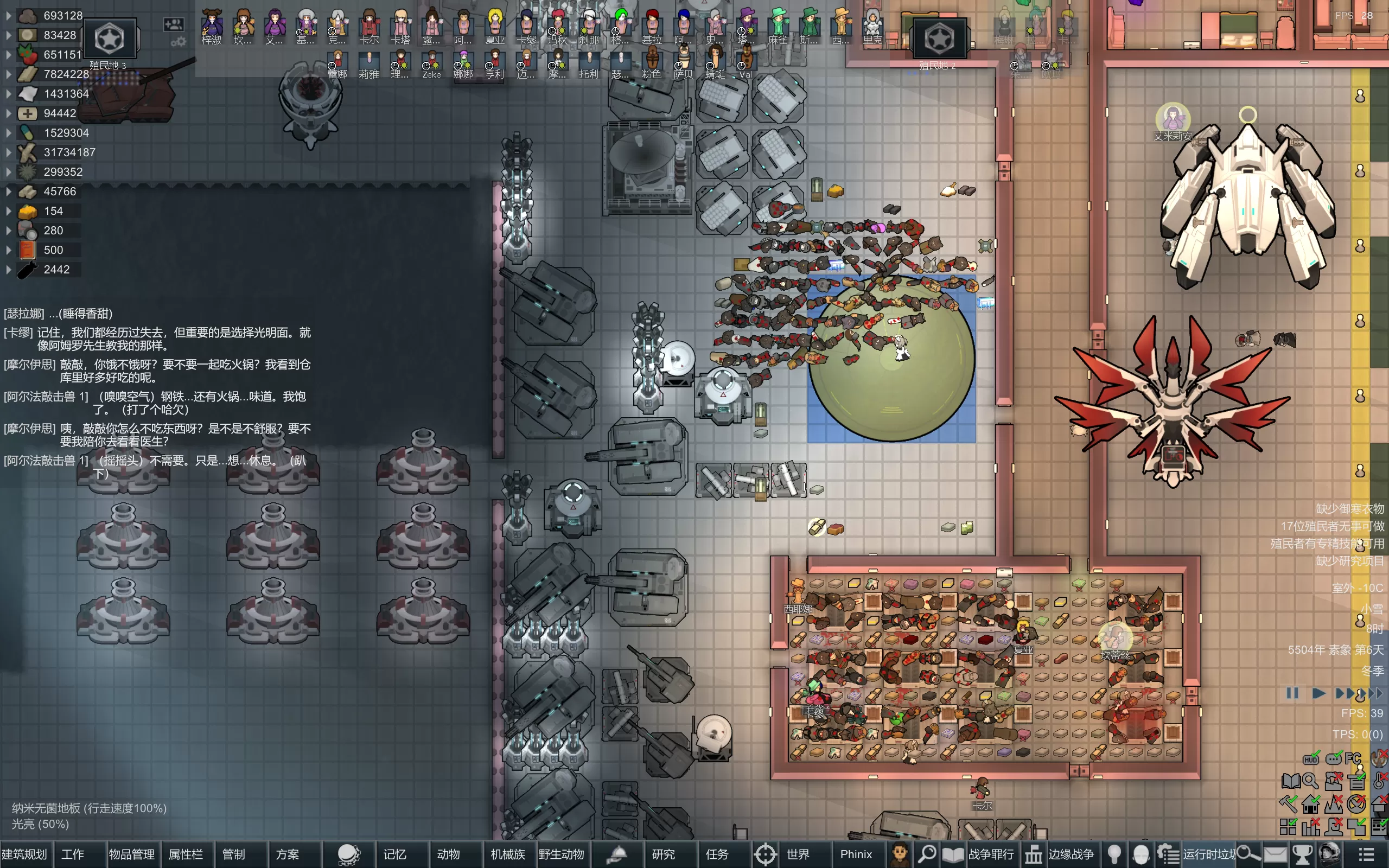Pause the game with the pause button

pos(1292,693)
